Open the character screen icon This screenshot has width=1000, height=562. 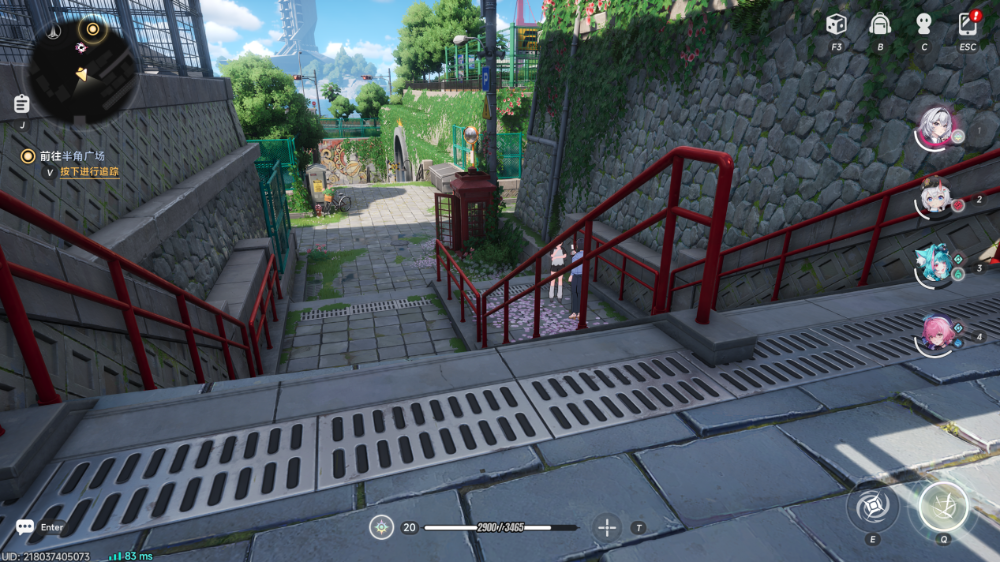tap(924, 24)
